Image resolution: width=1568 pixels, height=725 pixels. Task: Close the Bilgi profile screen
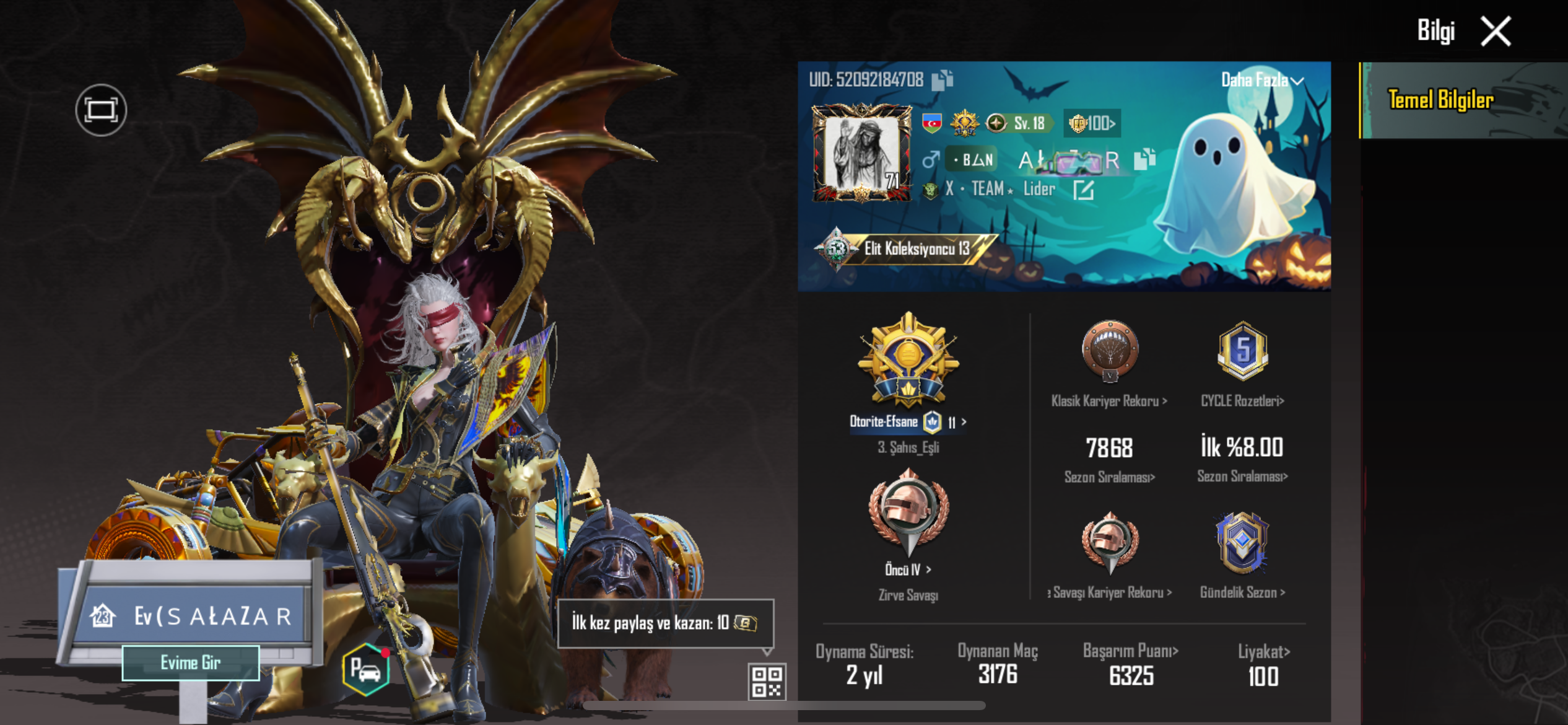(1496, 31)
